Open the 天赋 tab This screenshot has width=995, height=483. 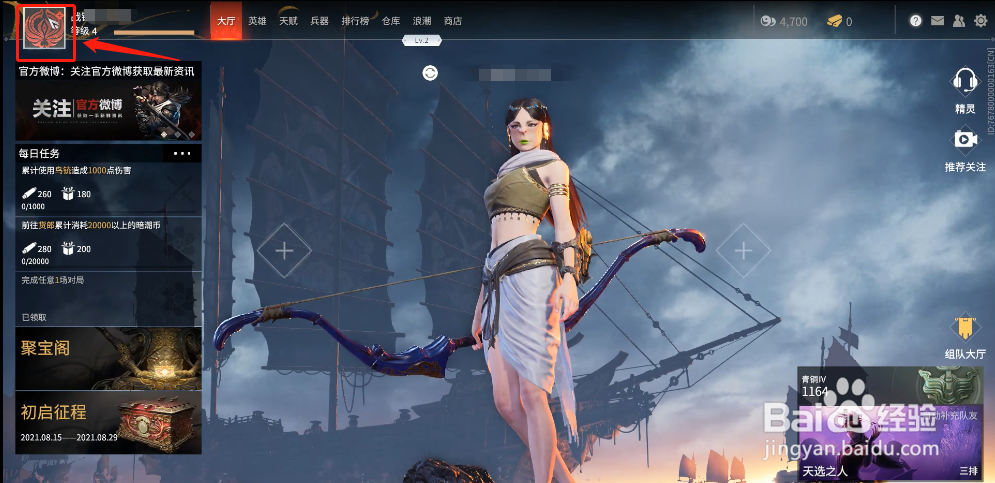click(x=288, y=21)
